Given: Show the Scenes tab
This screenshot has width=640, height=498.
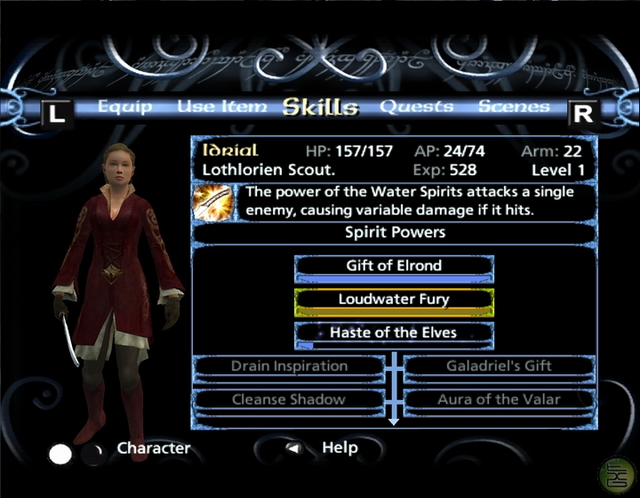Looking at the screenshot, I should pos(513,107).
